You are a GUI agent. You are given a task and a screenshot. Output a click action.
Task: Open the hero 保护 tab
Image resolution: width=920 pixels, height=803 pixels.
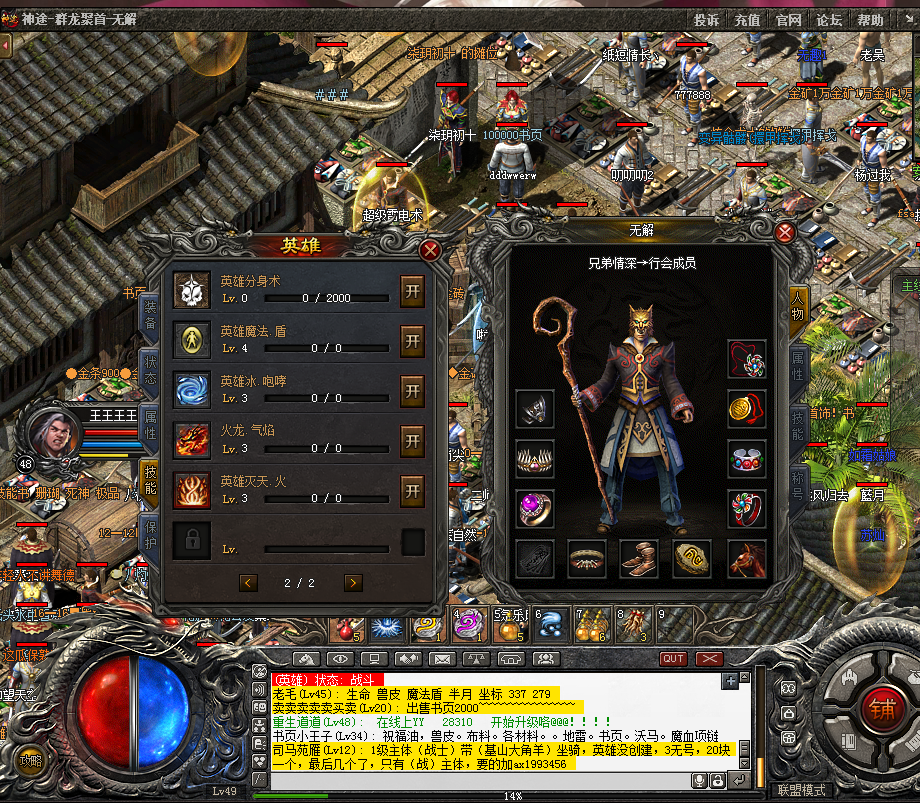(150, 536)
